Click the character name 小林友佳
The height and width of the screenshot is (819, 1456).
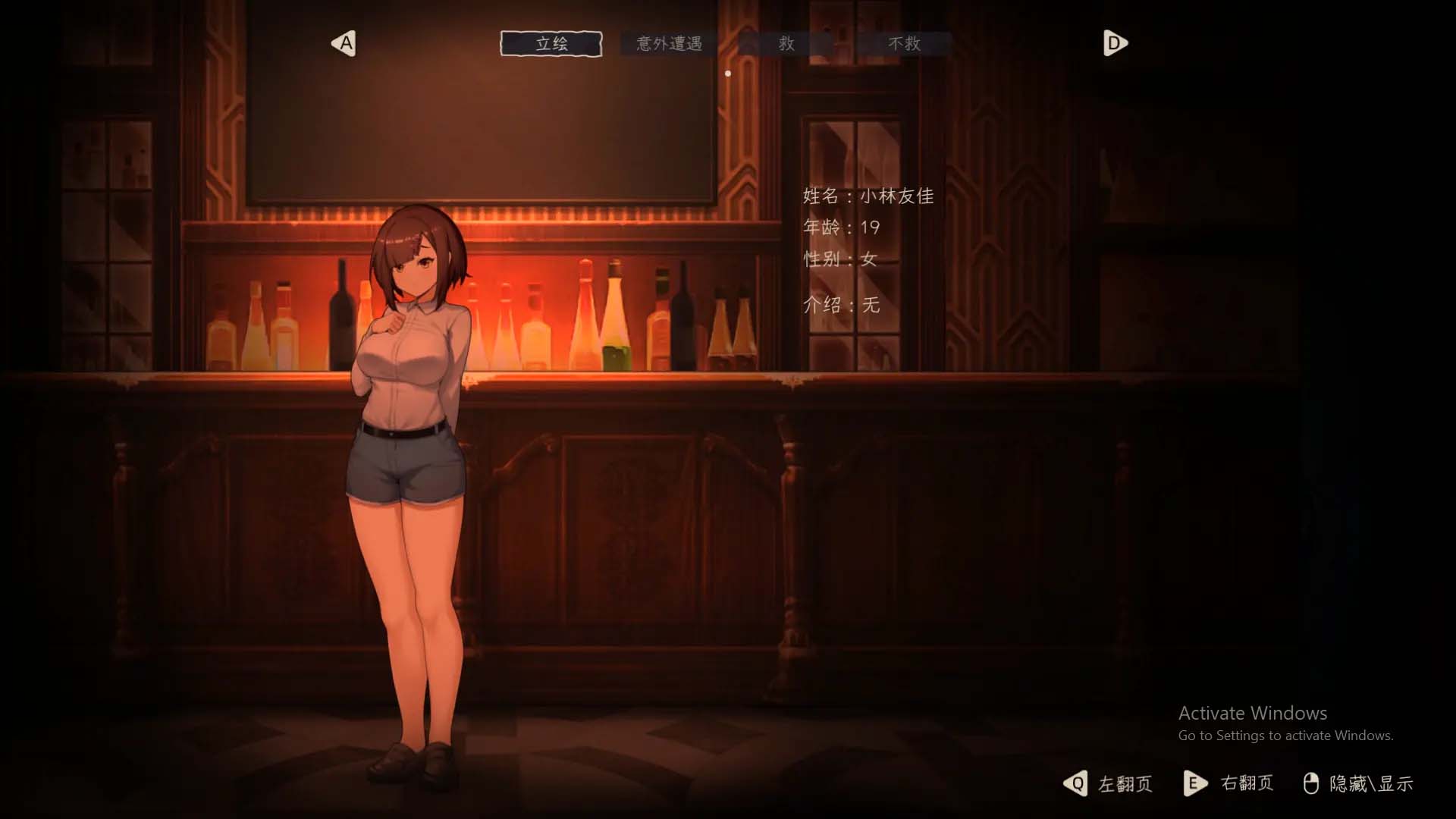pos(899,196)
